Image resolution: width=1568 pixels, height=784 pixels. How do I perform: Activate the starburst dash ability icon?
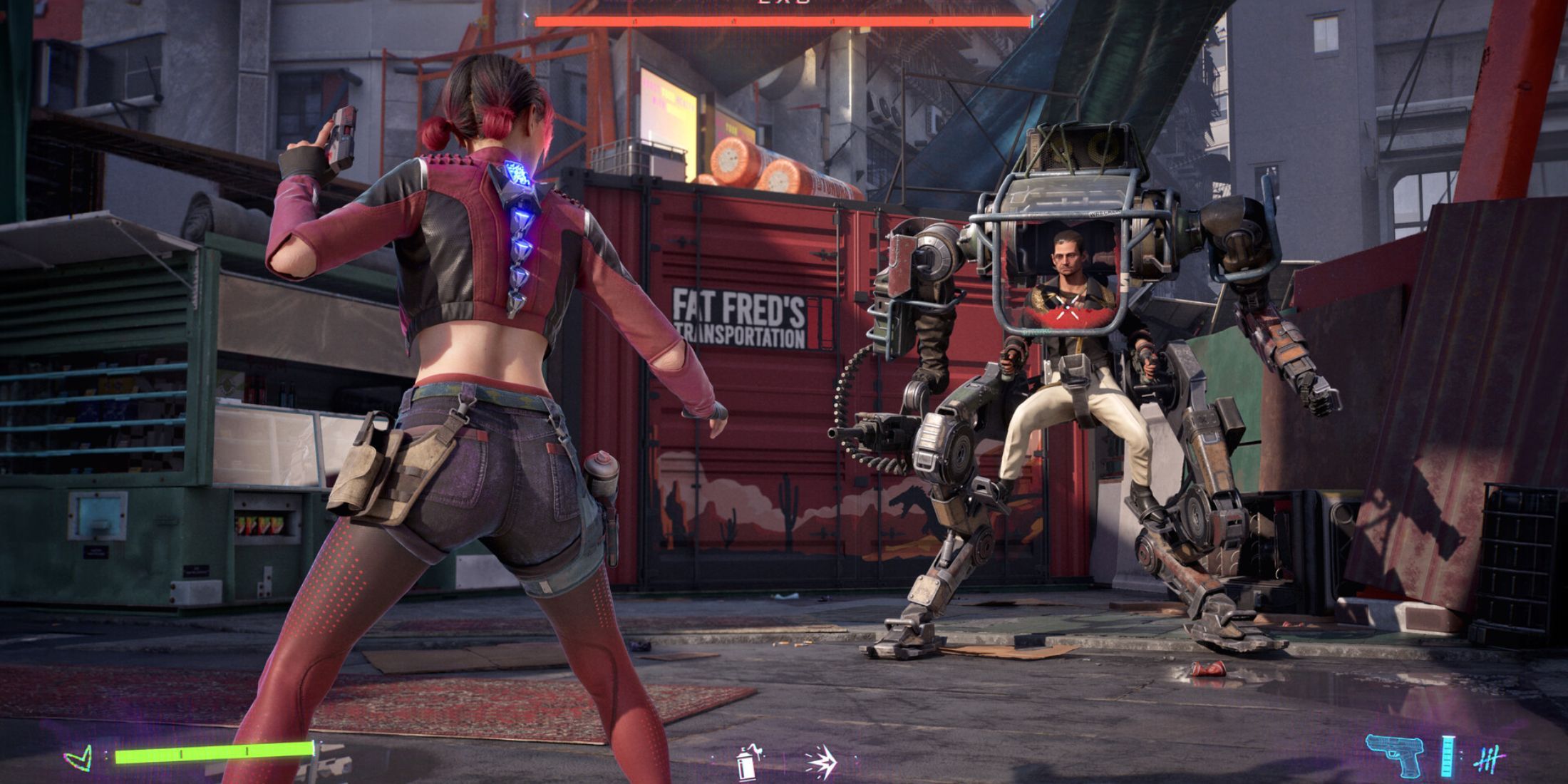tap(820, 761)
